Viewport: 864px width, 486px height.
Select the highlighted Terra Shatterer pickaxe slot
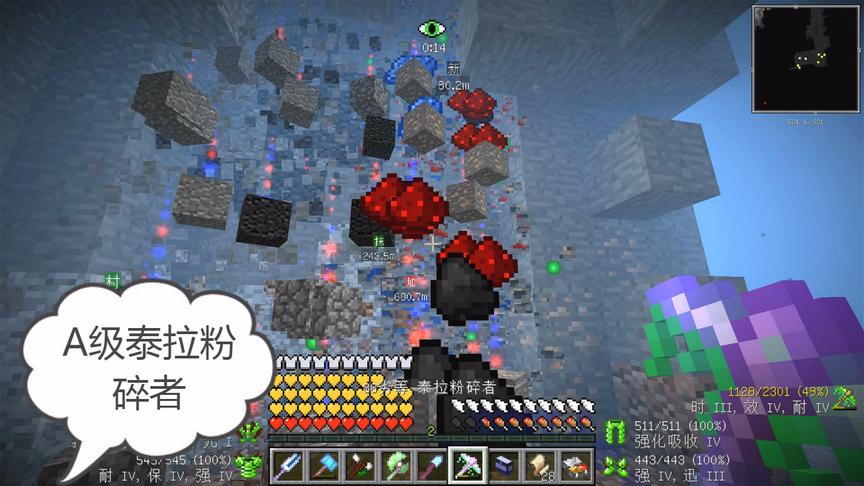coord(467,465)
